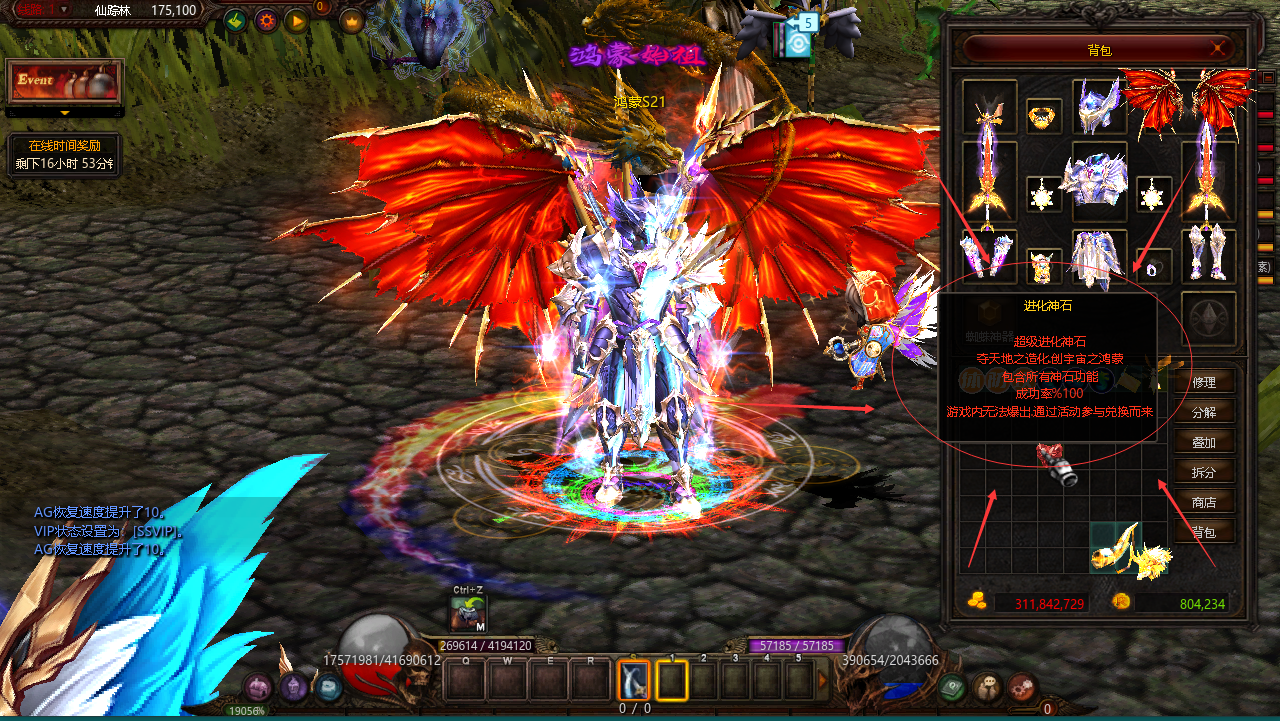This screenshot has width=1280, height=721.
Task: Expand the arrow below the Event banner
Action: tap(64, 113)
